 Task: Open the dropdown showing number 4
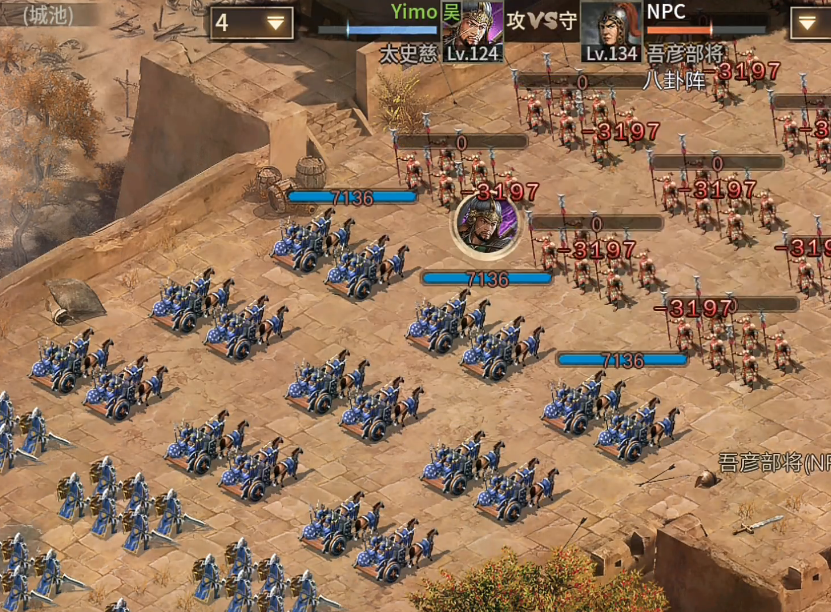click(x=251, y=23)
